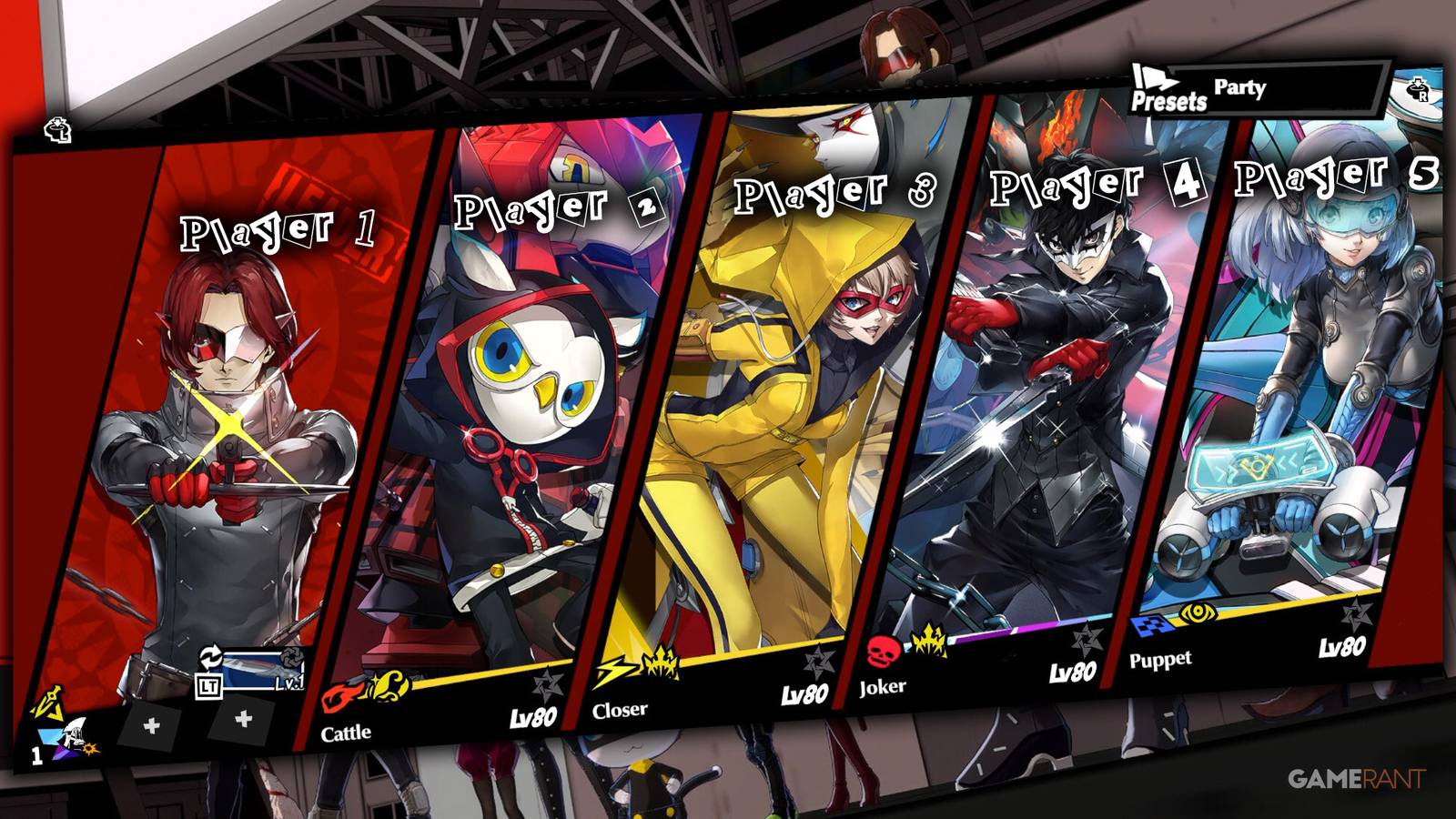Select Player 1's team color triangle badge
The image size is (1456, 819).
(x=50, y=737)
